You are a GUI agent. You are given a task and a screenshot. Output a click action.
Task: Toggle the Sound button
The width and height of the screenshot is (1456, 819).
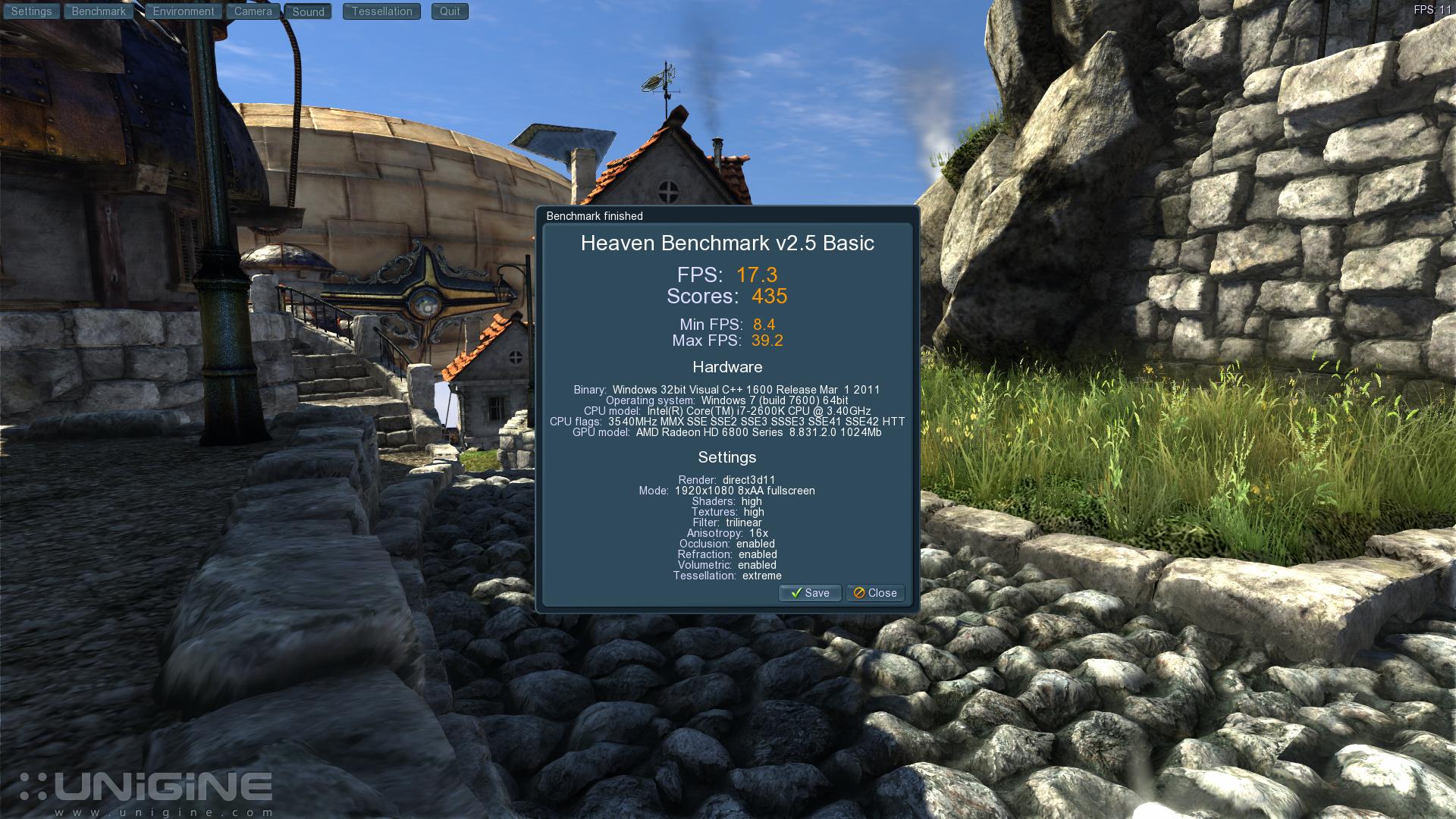tap(308, 11)
